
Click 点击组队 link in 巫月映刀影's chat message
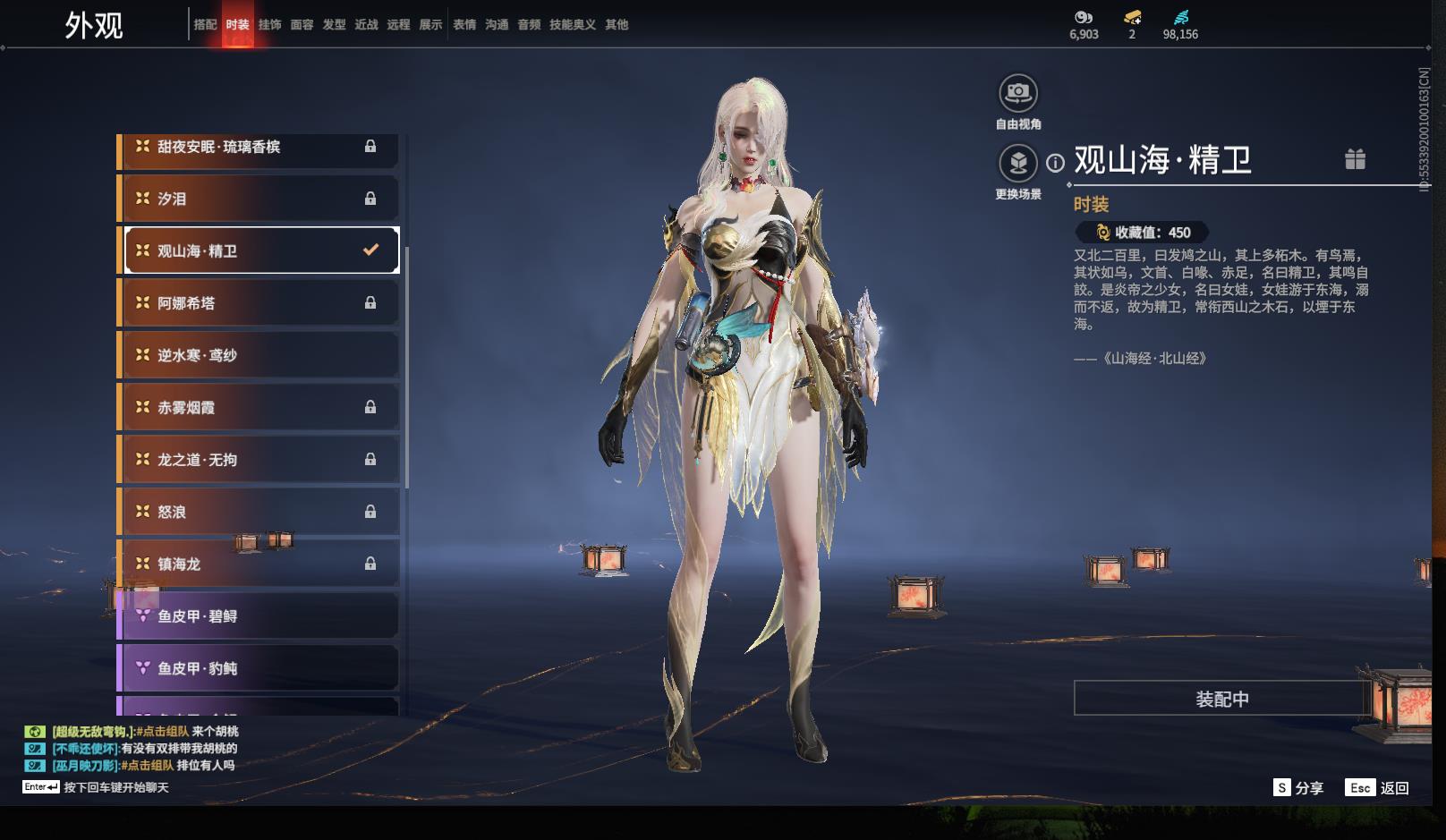pyautogui.click(x=149, y=766)
